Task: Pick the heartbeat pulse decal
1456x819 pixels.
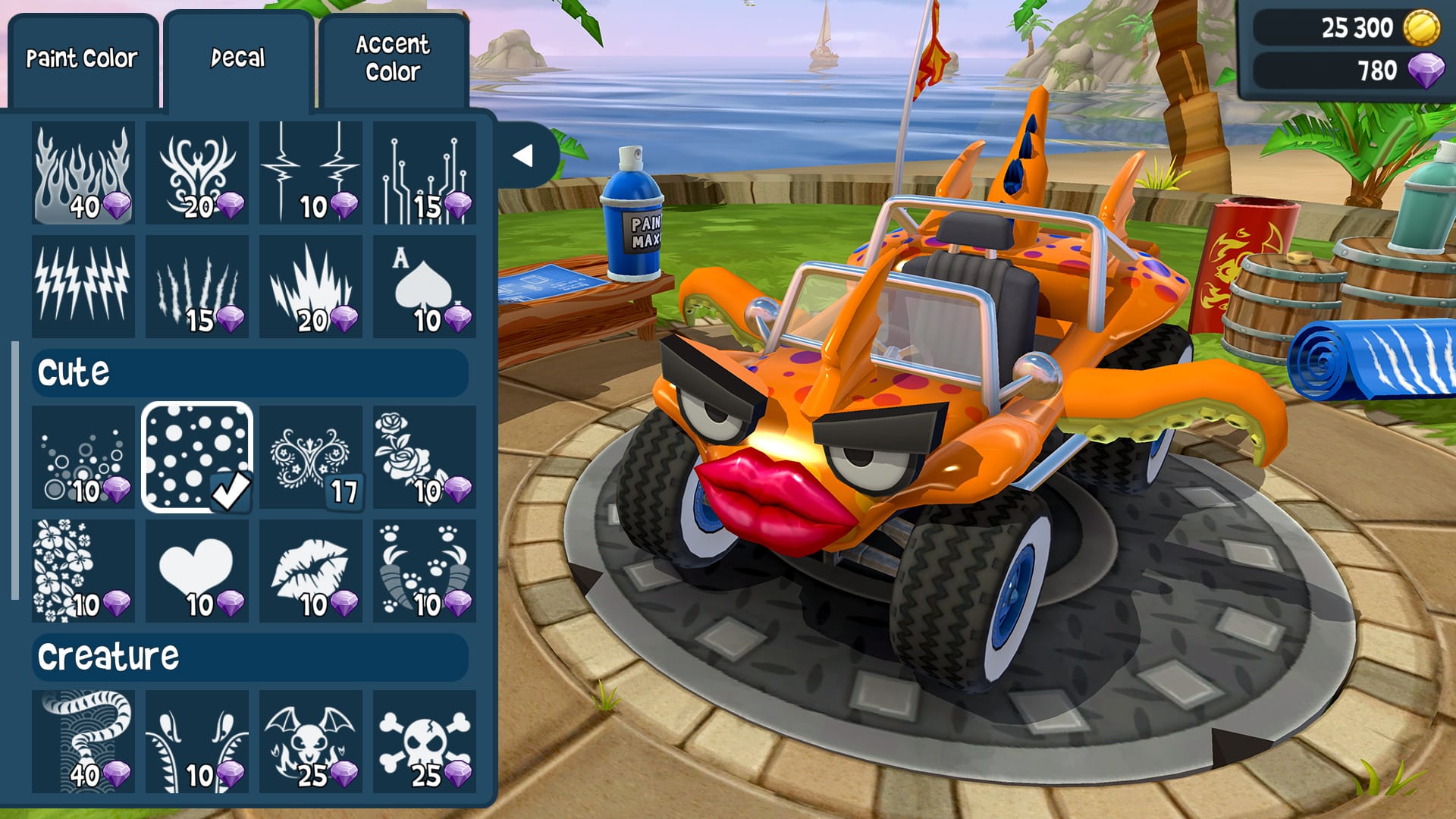Action: 311,172
